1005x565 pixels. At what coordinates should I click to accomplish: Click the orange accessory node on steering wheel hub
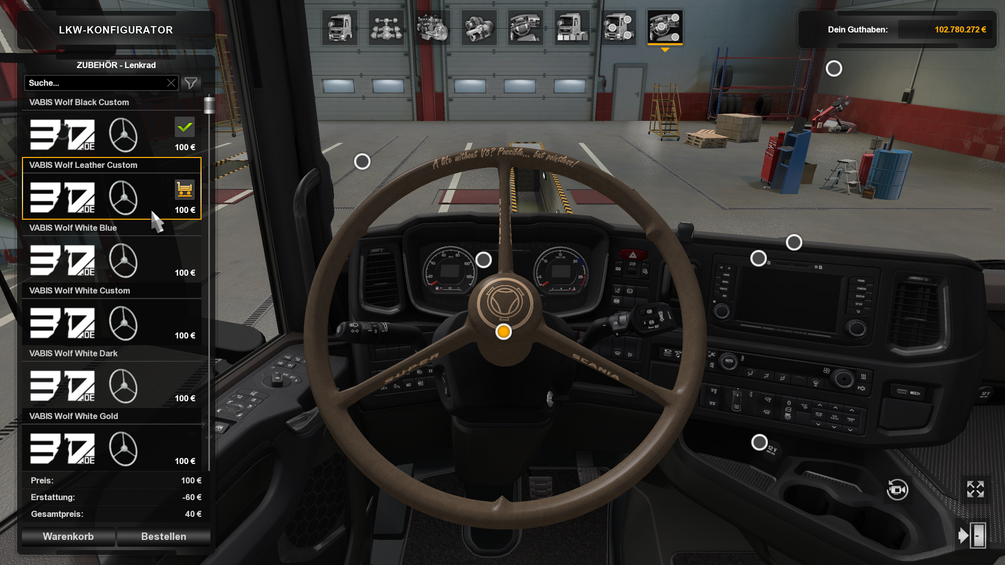(504, 331)
